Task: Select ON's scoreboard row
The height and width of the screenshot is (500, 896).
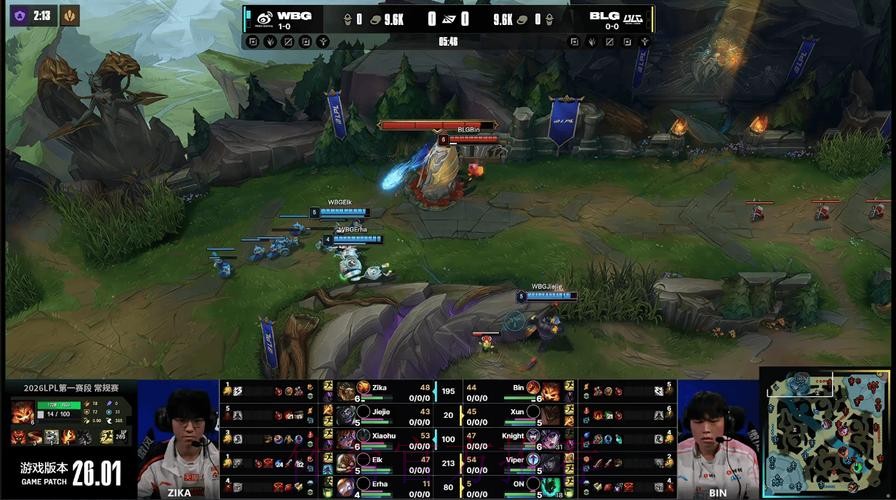Action: pos(510,484)
